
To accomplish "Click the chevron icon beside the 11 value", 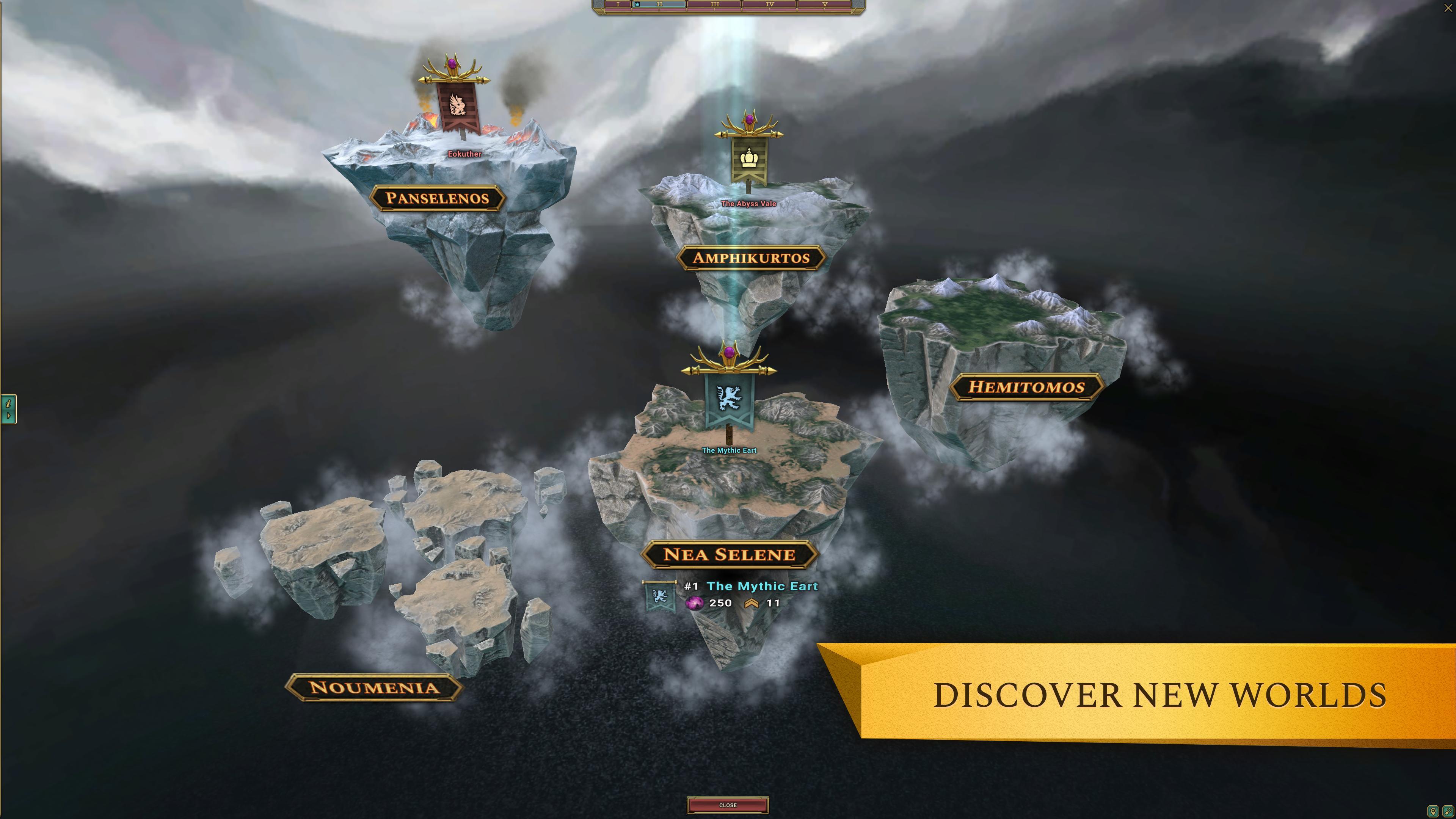I will 752,604.
